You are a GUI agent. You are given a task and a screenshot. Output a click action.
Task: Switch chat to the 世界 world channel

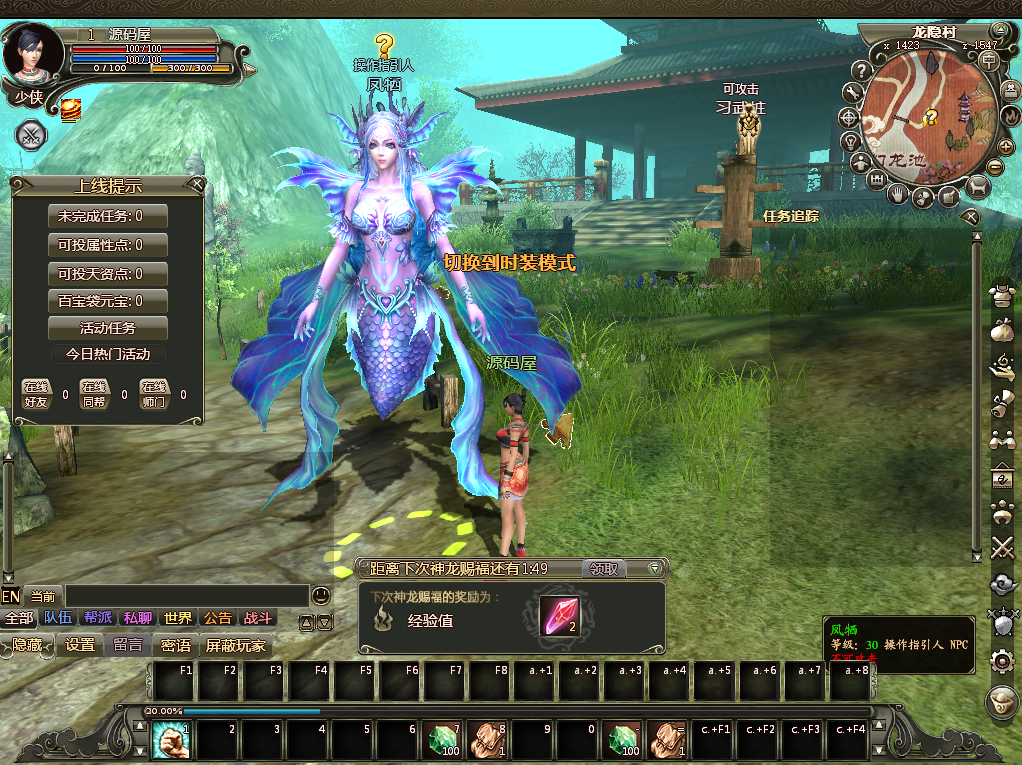178,618
